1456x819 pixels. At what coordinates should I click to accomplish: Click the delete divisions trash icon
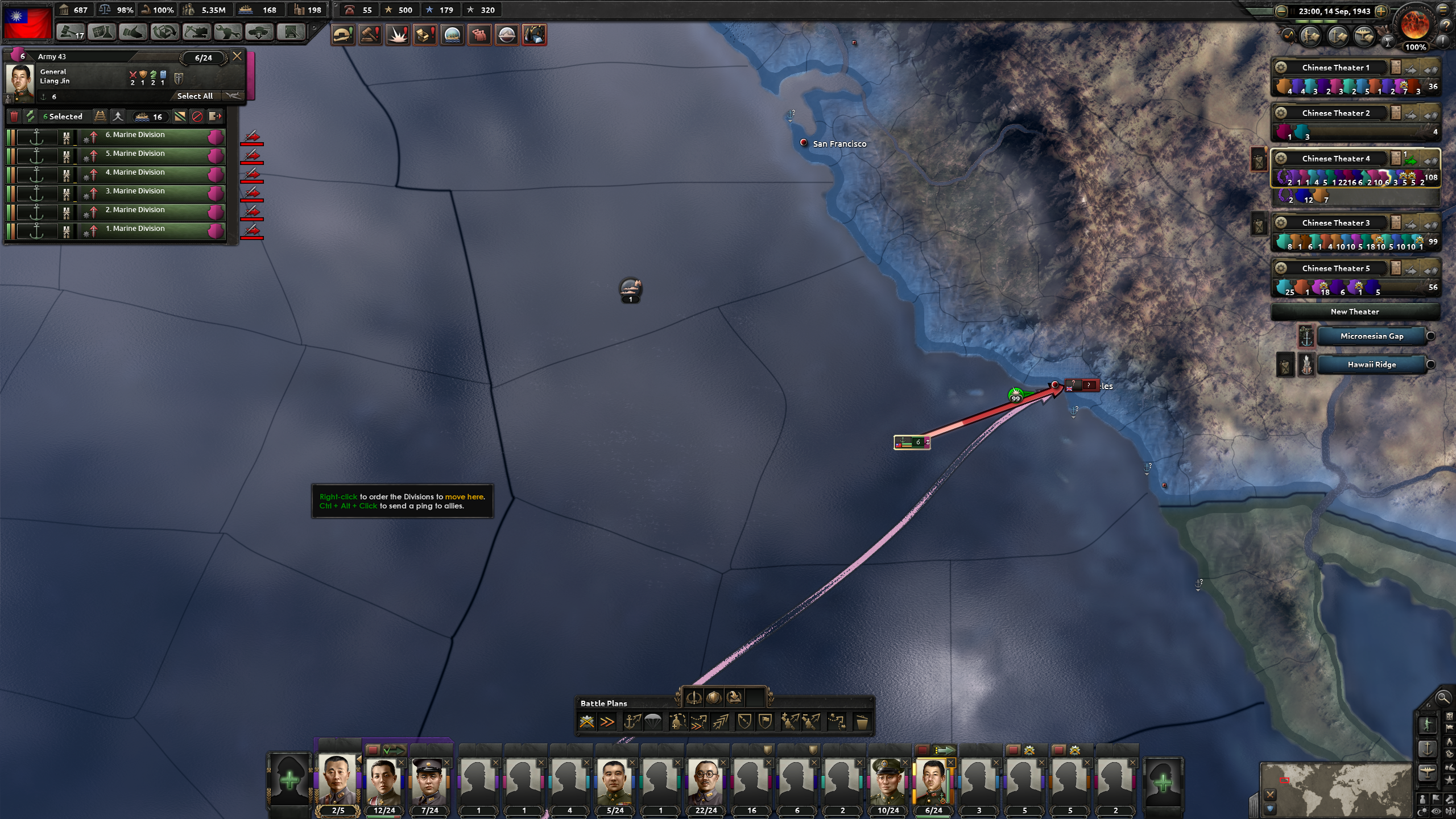14,118
